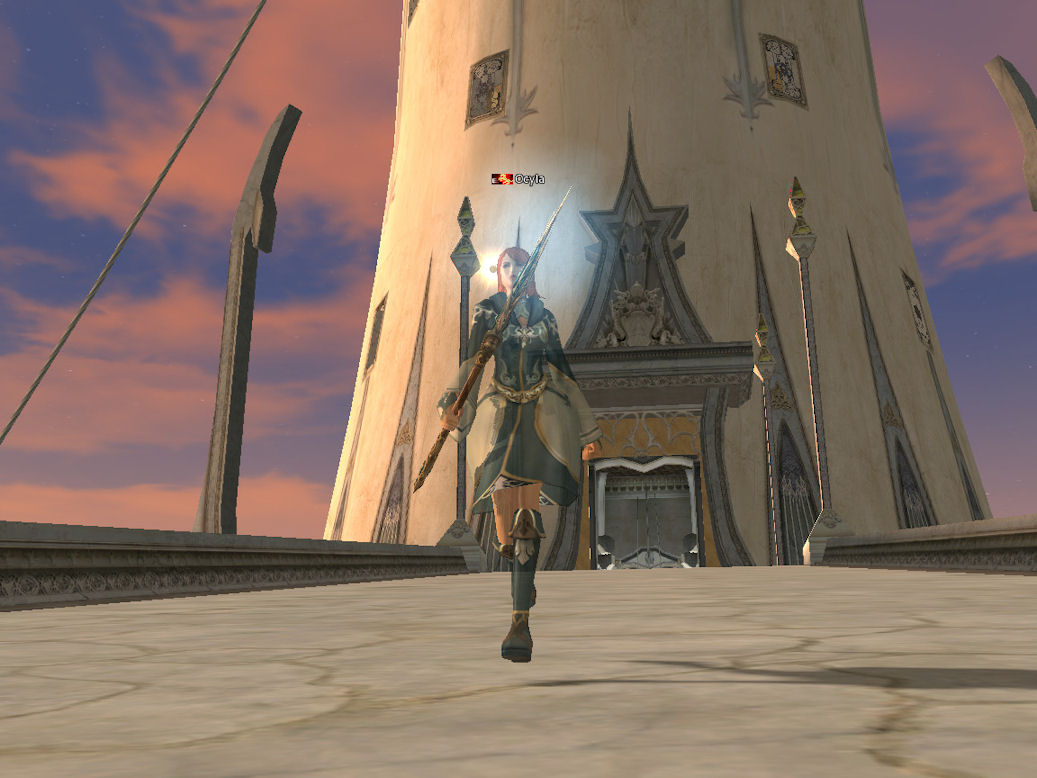Select the Ocyla player nameplate
Viewport: 1037px width, 778px height.
pos(528,179)
